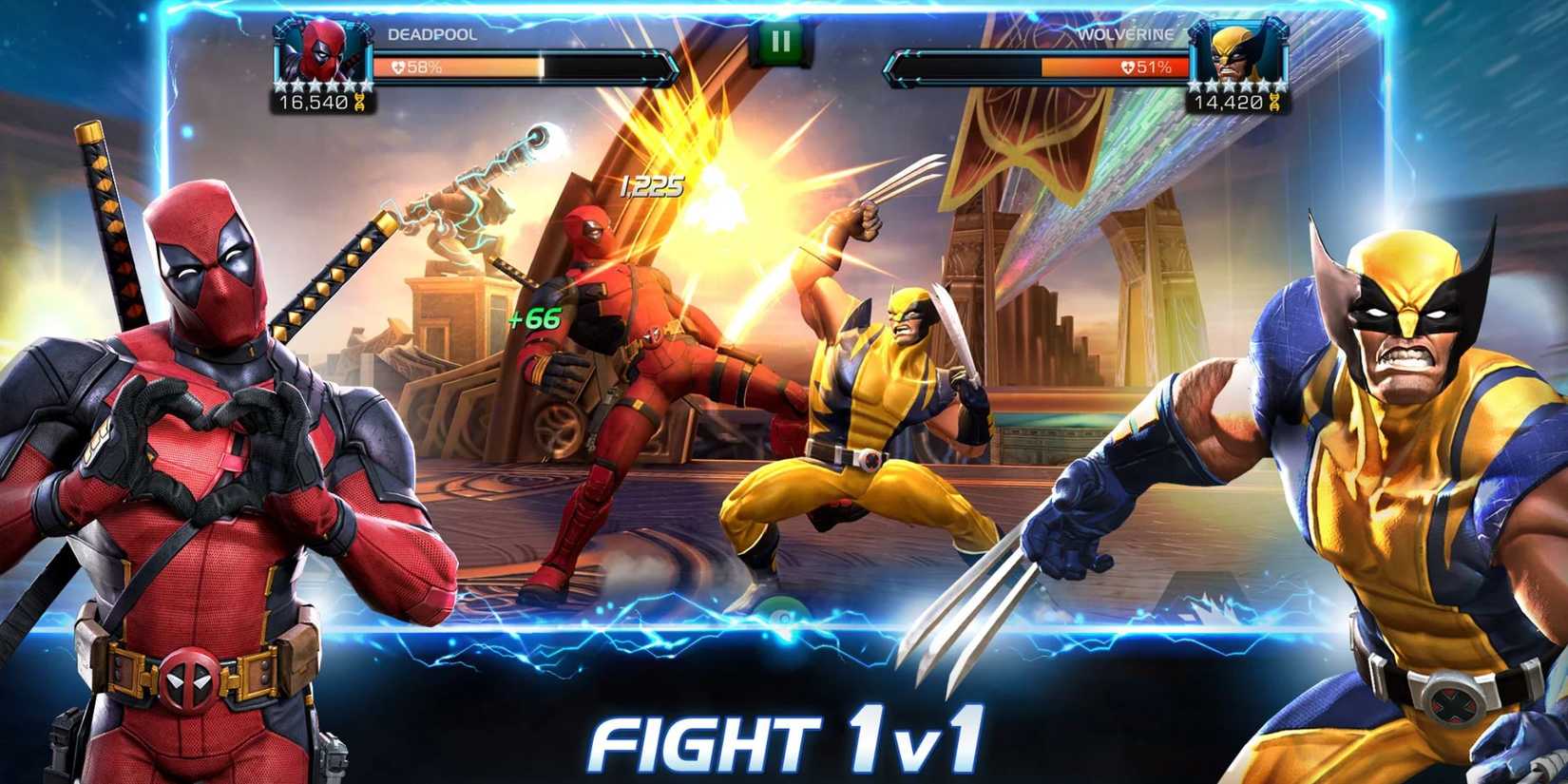Click a star under Deadpool's portrait
The width and height of the screenshot is (1568, 784).
tap(314, 87)
